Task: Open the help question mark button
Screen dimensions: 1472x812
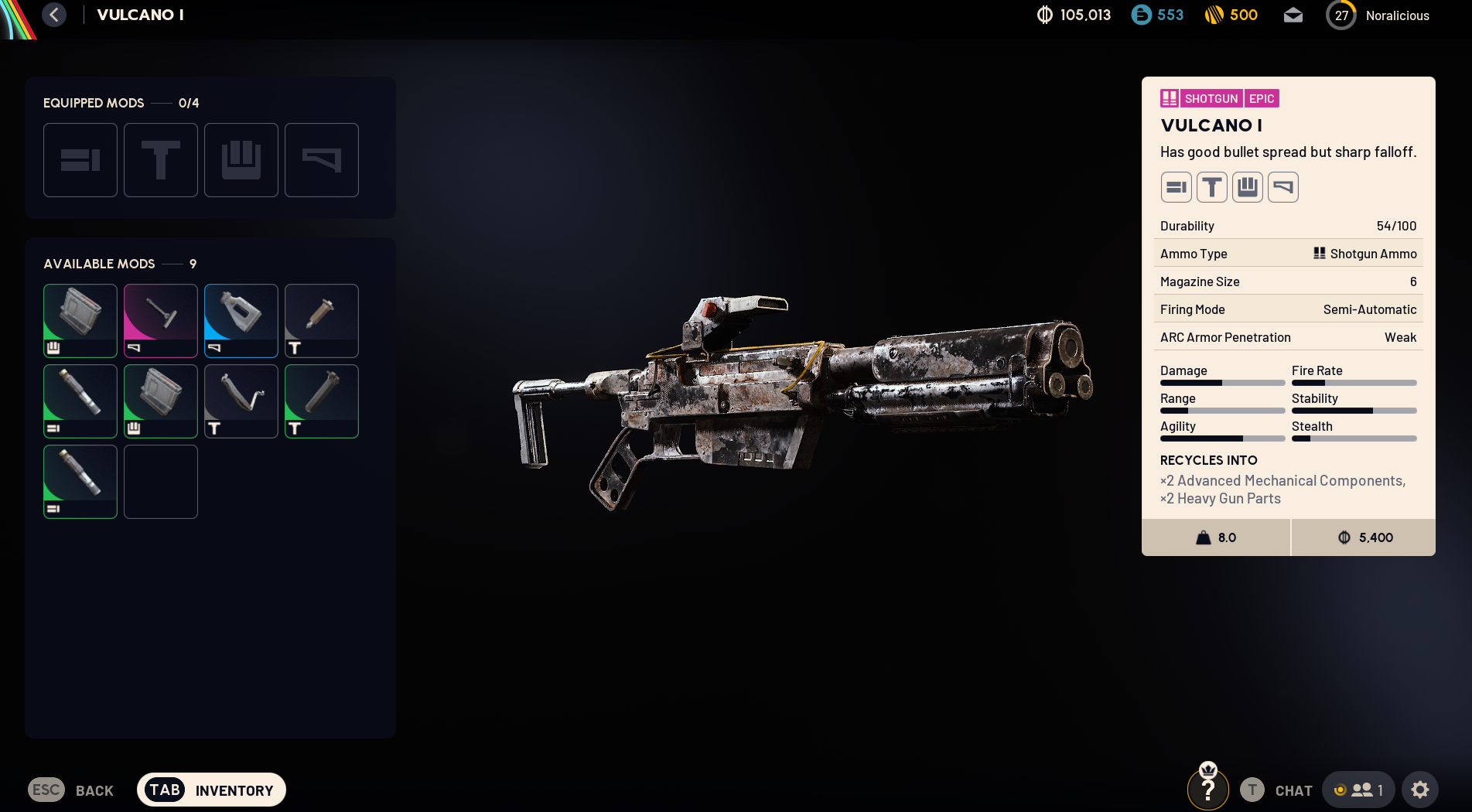Action: (1207, 790)
